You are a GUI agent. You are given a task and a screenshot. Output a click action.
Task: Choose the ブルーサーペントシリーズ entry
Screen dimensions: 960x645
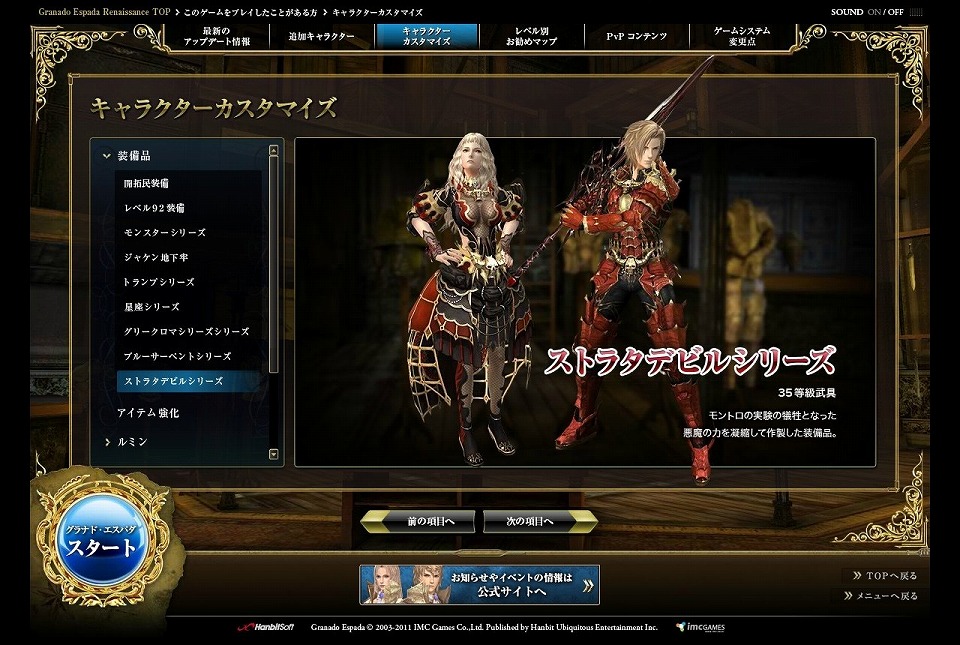pyautogui.click(x=177, y=356)
